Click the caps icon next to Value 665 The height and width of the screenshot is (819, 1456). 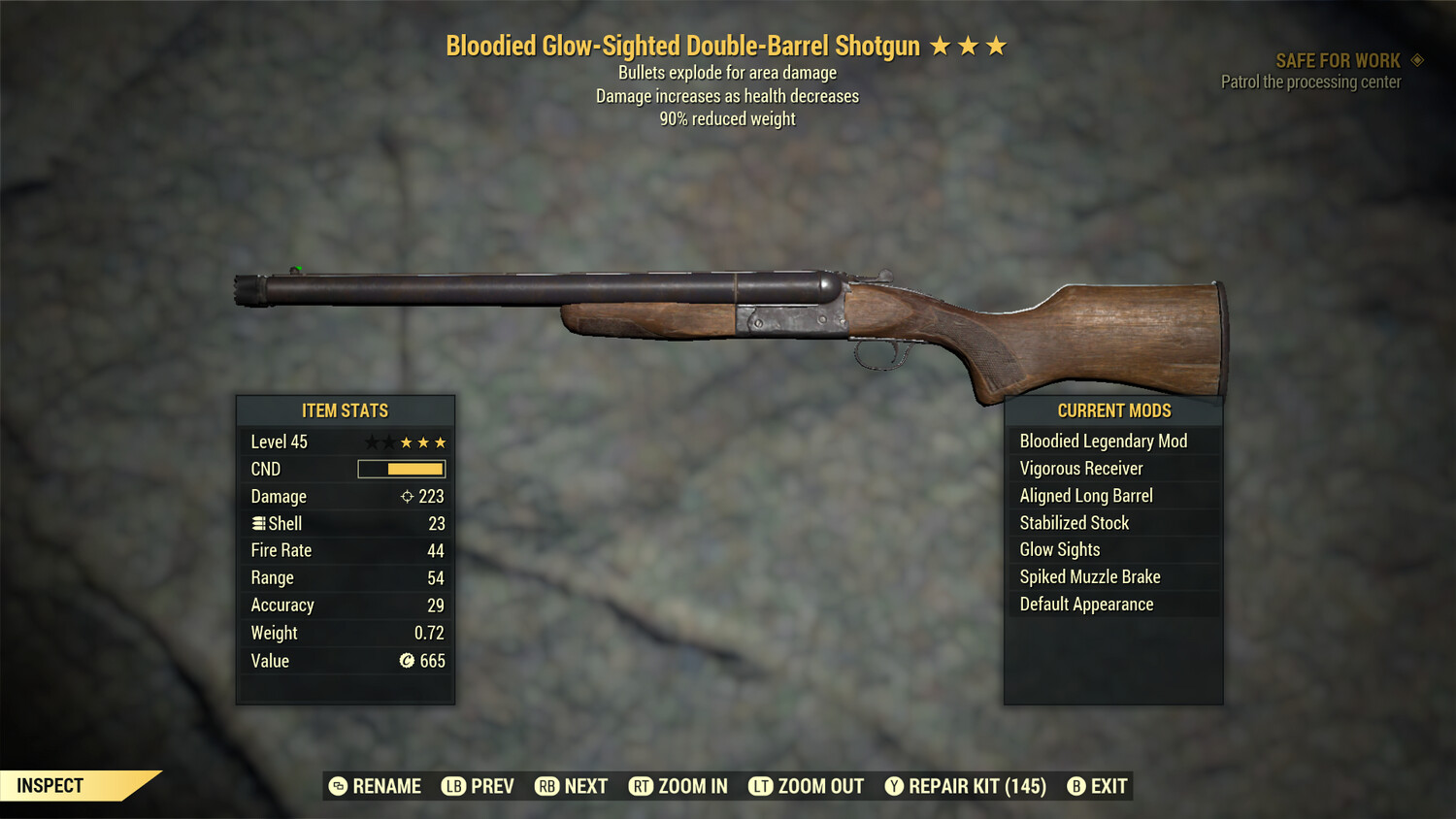409,661
